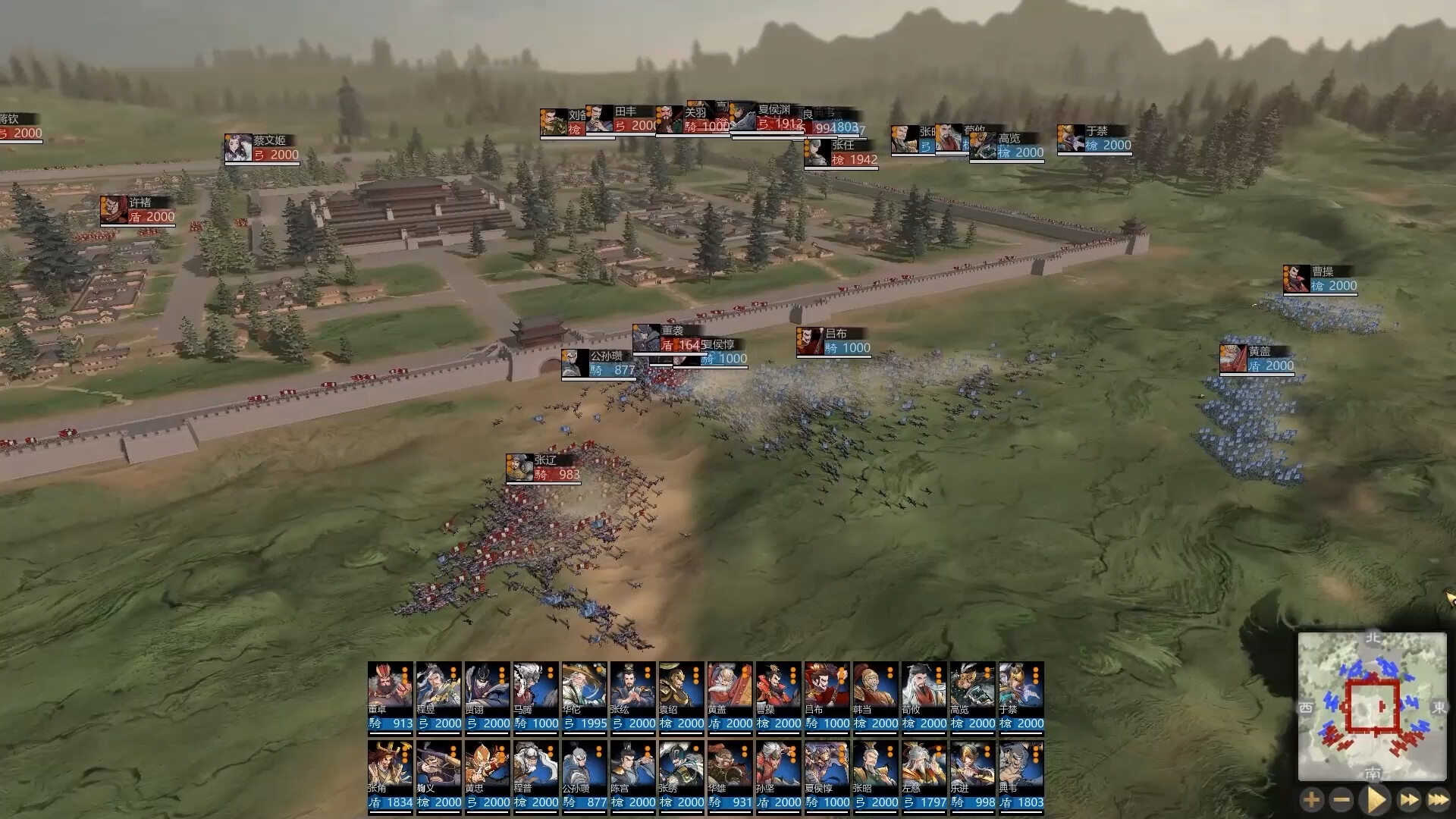Select Dong Zhuo's cavalry unit portrait

point(389,698)
